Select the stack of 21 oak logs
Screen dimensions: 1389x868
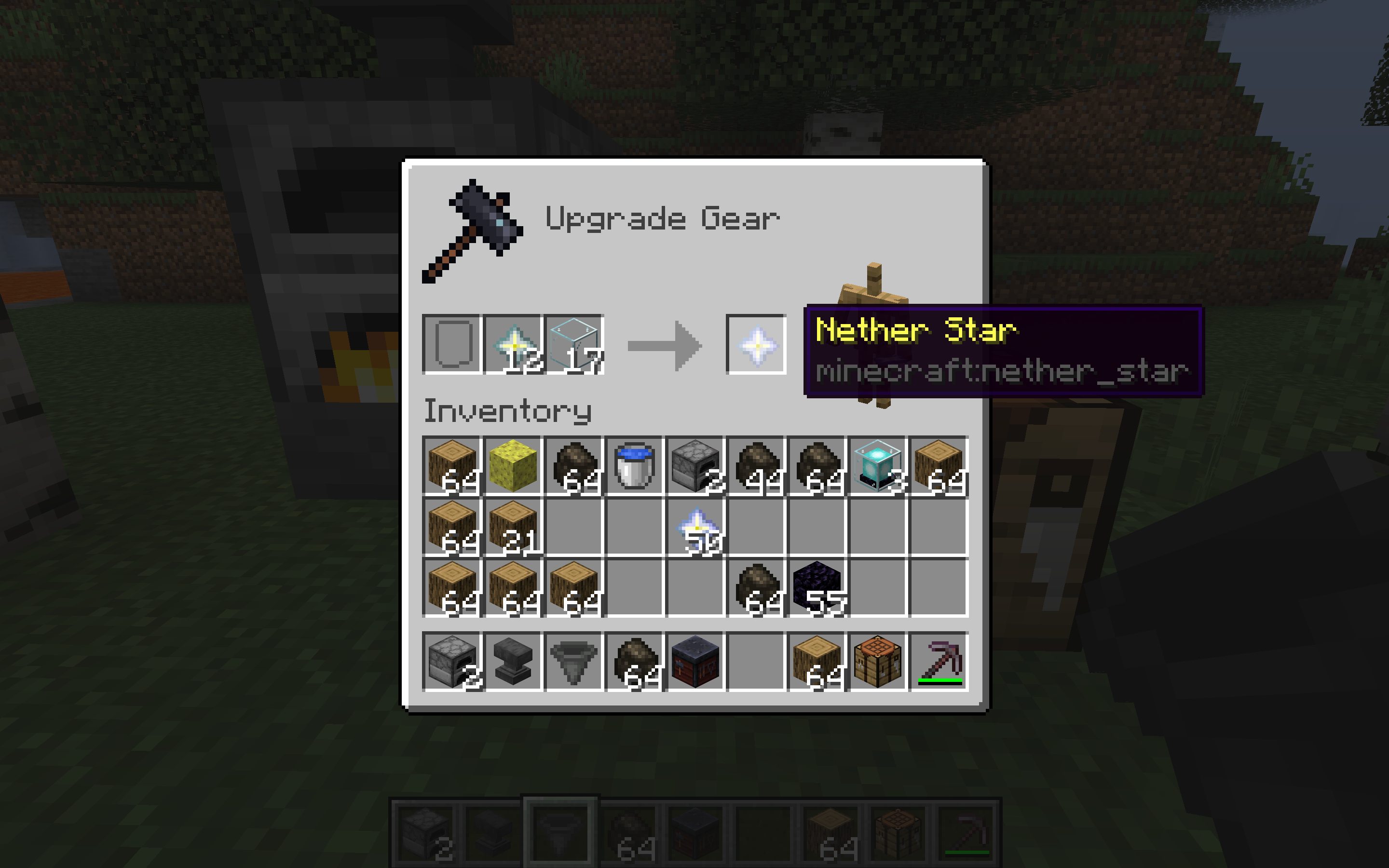(x=513, y=527)
